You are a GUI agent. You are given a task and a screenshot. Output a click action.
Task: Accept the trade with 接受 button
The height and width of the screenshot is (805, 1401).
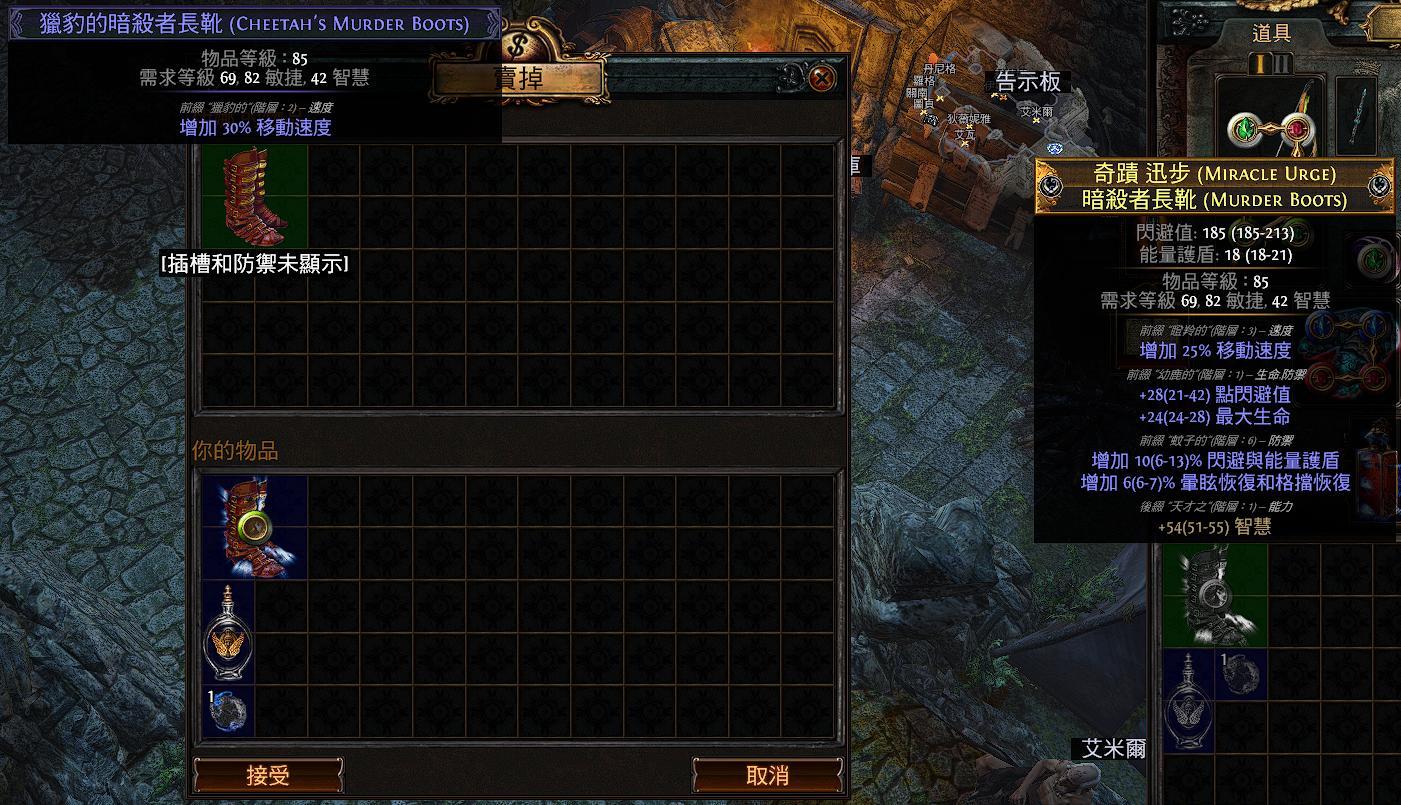coord(268,775)
